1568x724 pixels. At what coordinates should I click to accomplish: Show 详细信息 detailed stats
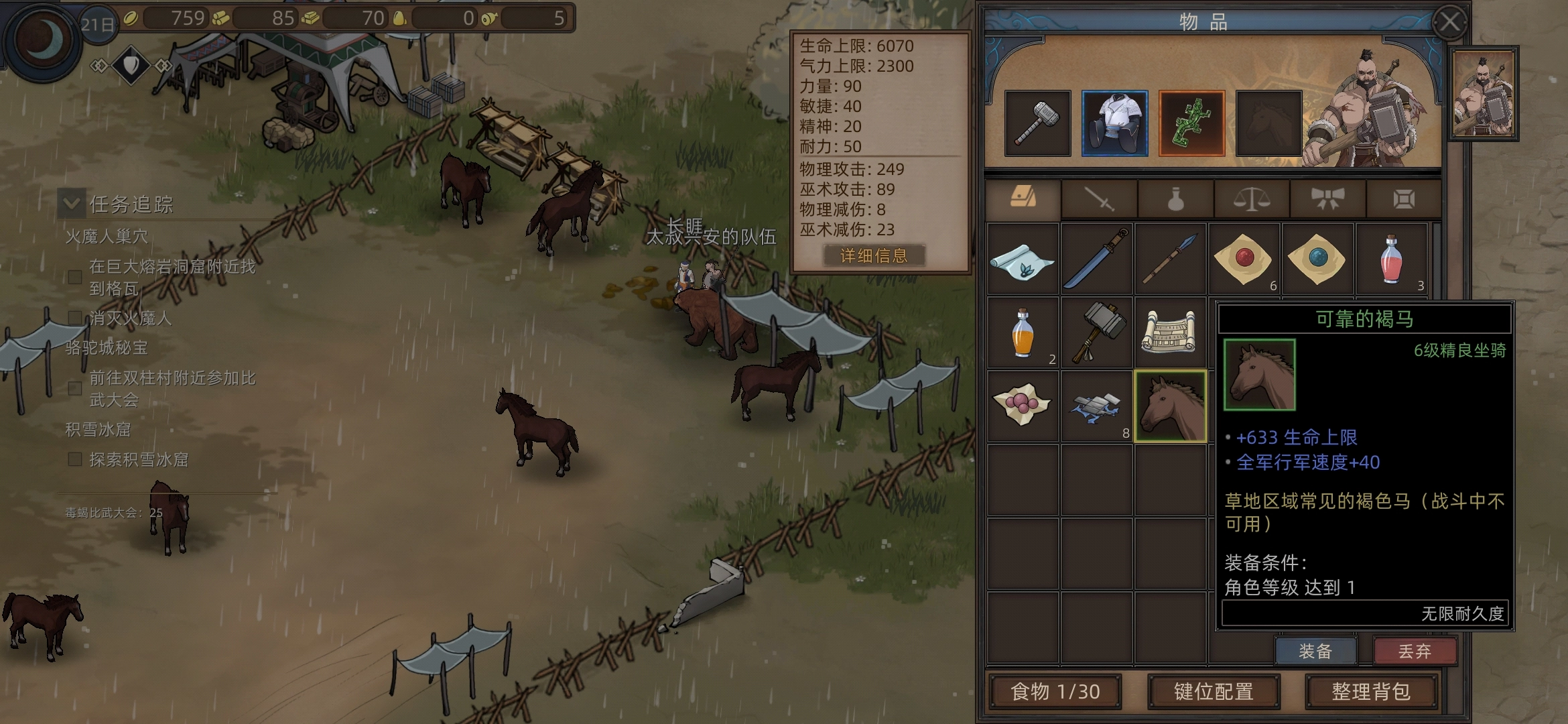[874, 255]
